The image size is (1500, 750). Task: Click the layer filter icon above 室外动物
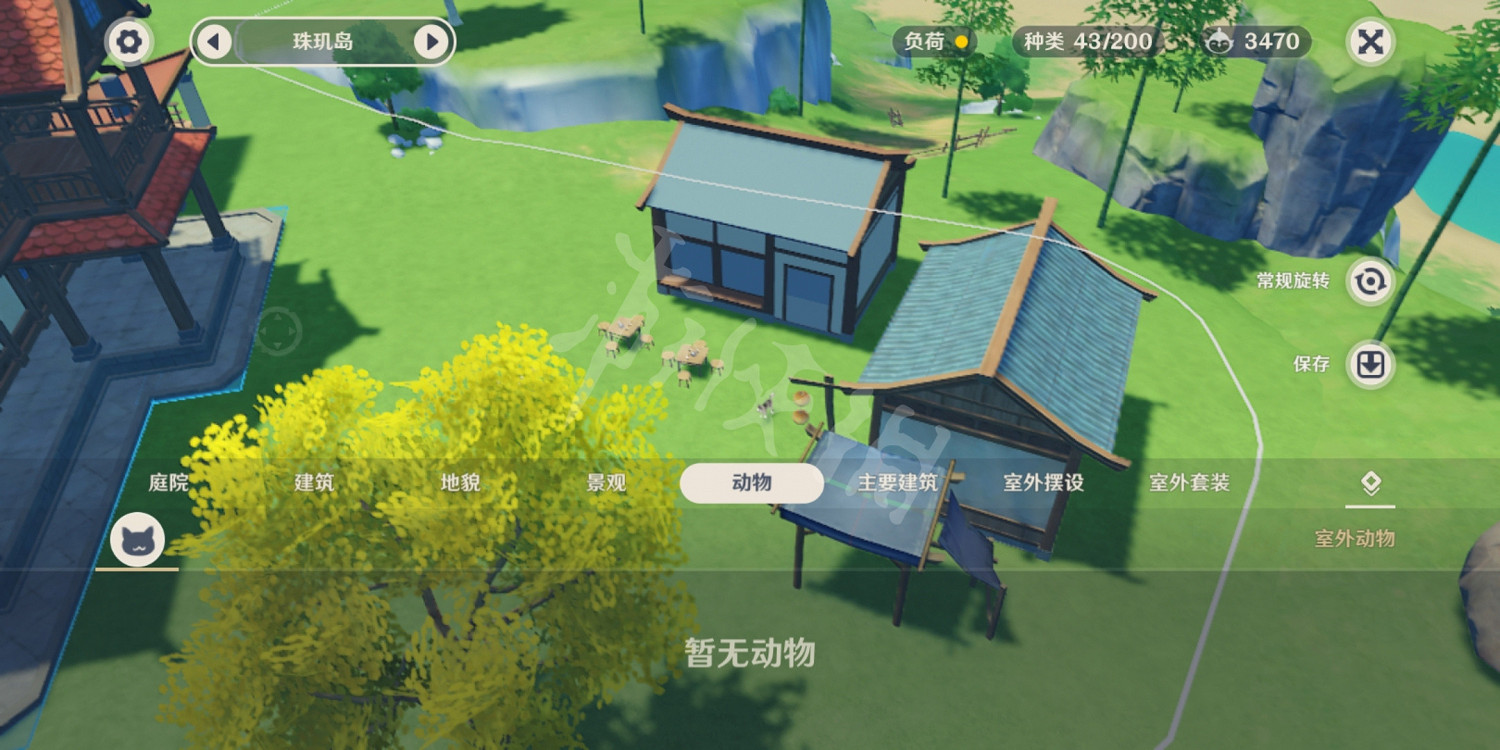click(x=1371, y=485)
